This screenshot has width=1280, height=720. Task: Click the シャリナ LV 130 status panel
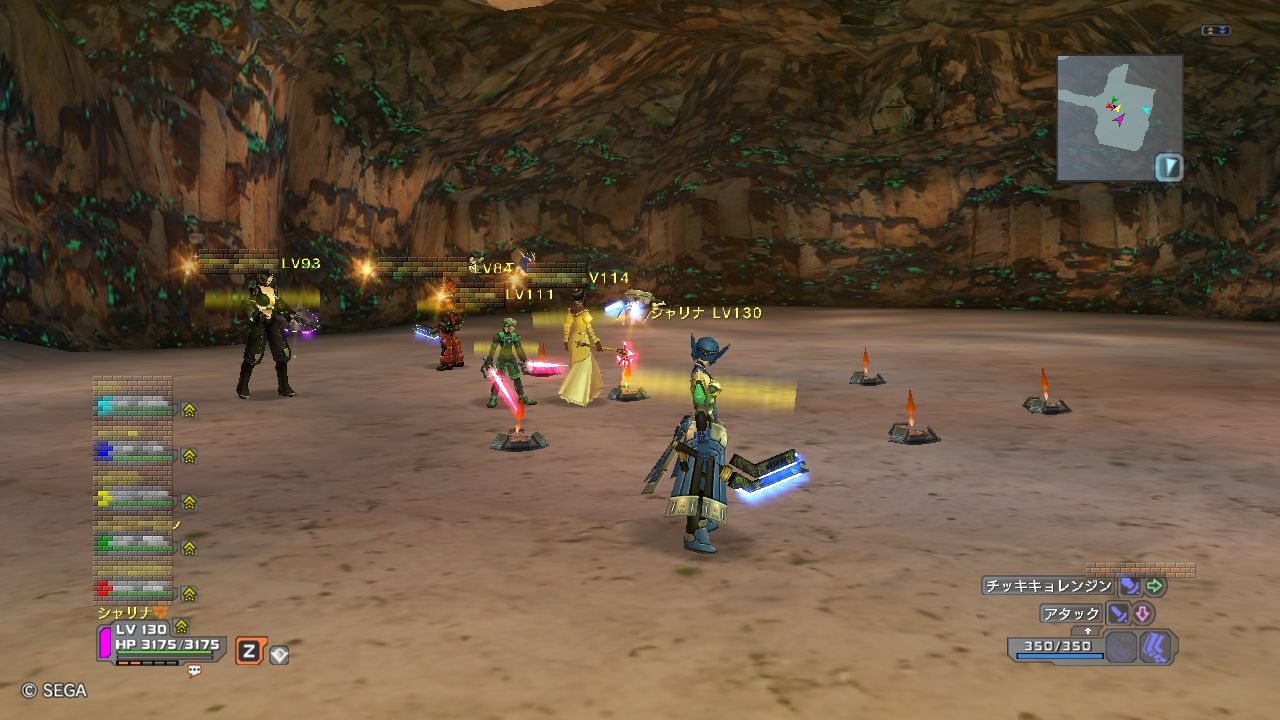coord(160,640)
